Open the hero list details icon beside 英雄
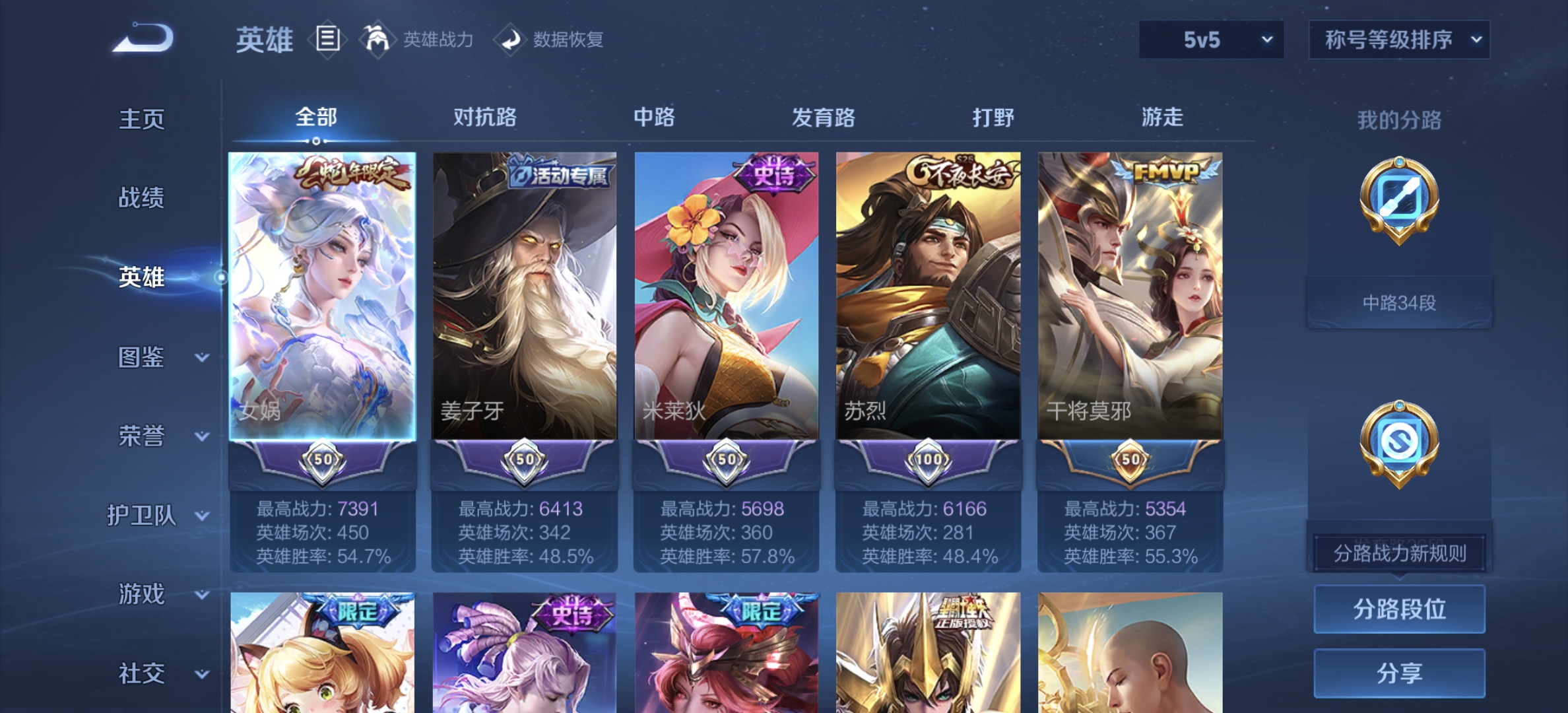Image resolution: width=1568 pixels, height=713 pixels. pos(327,40)
